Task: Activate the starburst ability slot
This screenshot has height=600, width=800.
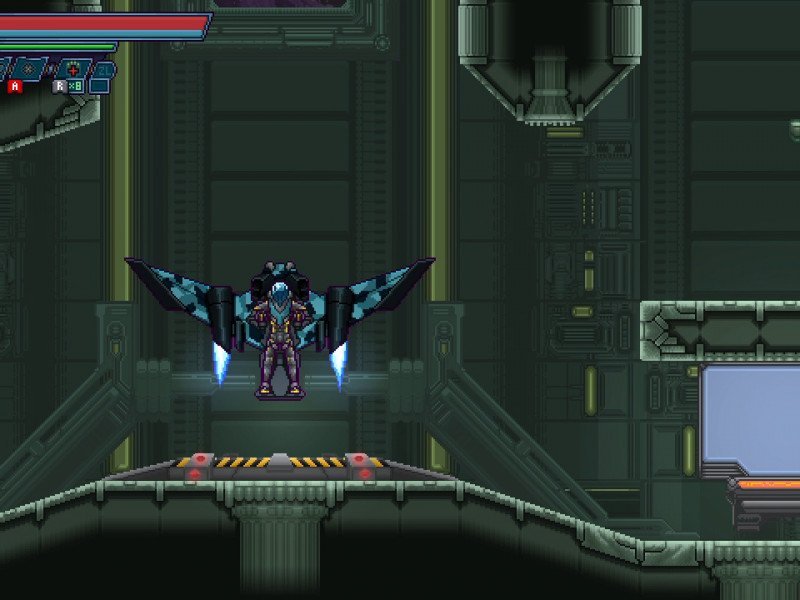Action: pyautogui.click(x=28, y=69)
